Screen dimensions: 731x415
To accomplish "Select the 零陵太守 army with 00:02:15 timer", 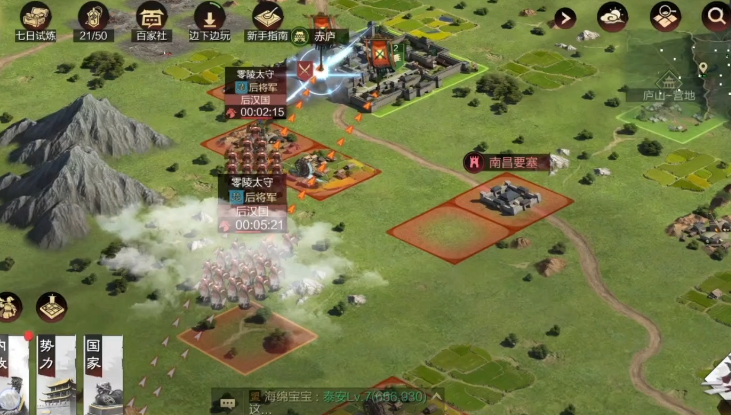I will (x=256, y=93).
